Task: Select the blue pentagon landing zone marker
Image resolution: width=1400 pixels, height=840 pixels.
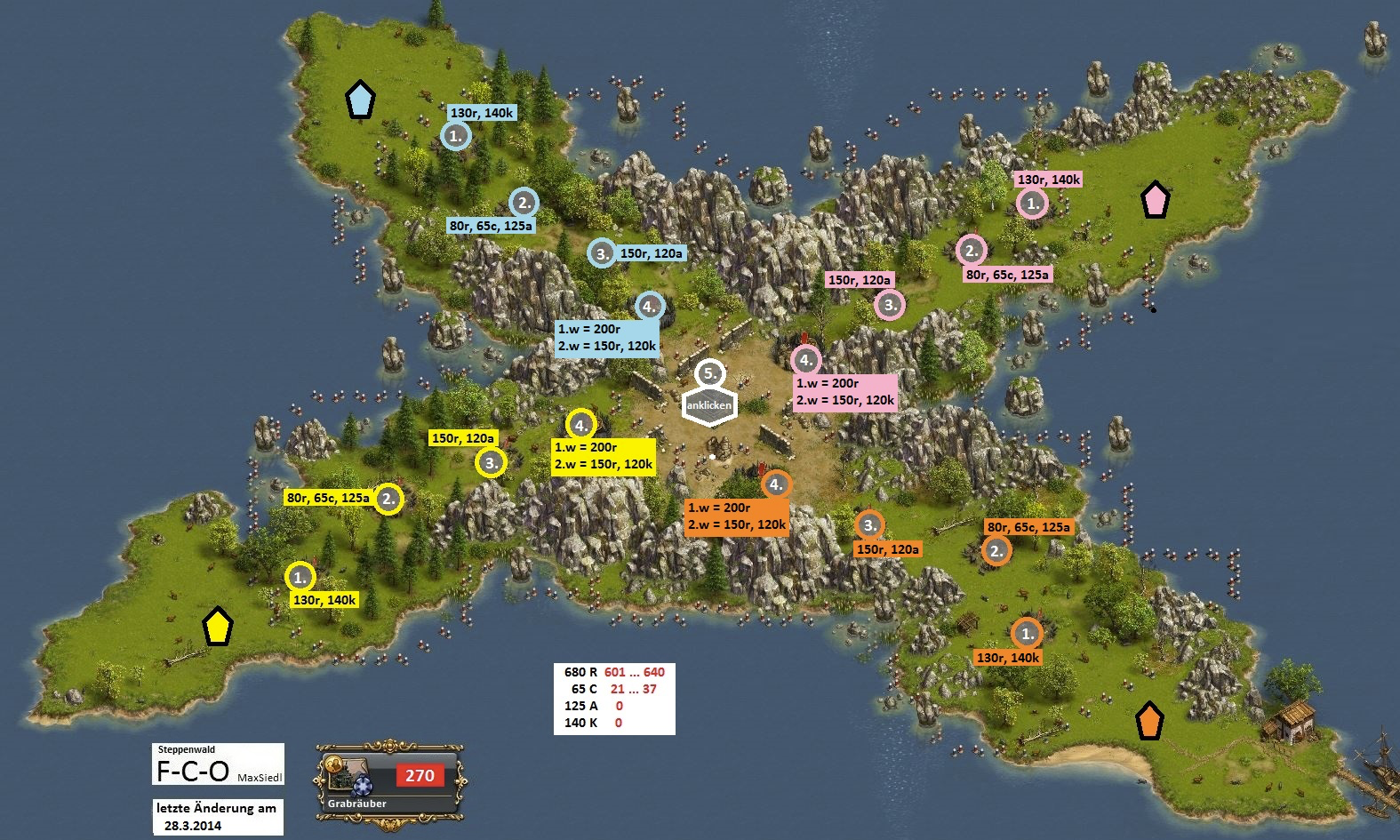Action: [x=359, y=100]
